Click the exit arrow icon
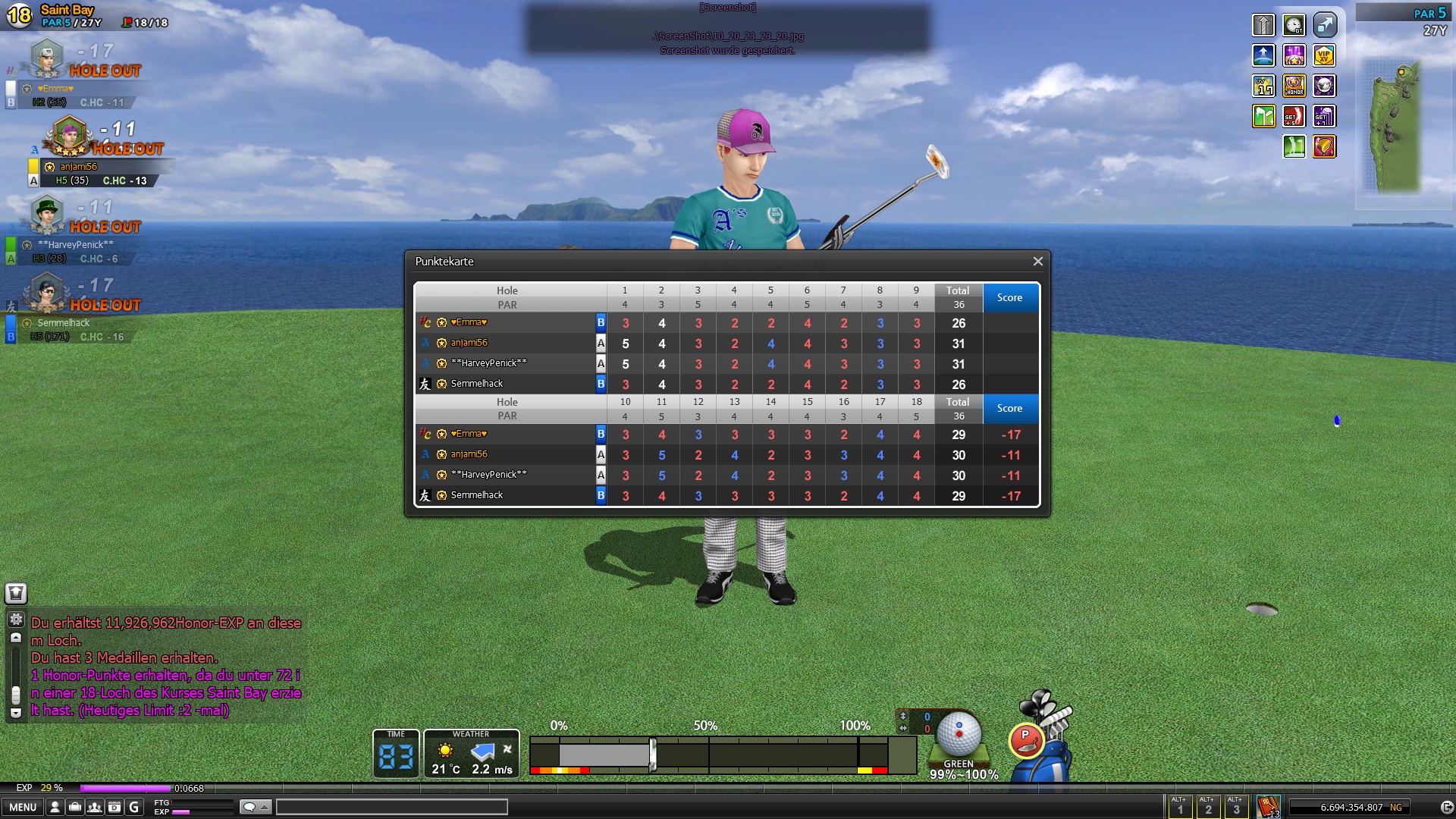Image resolution: width=1456 pixels, height=819 pixels. pos(1446,808)
